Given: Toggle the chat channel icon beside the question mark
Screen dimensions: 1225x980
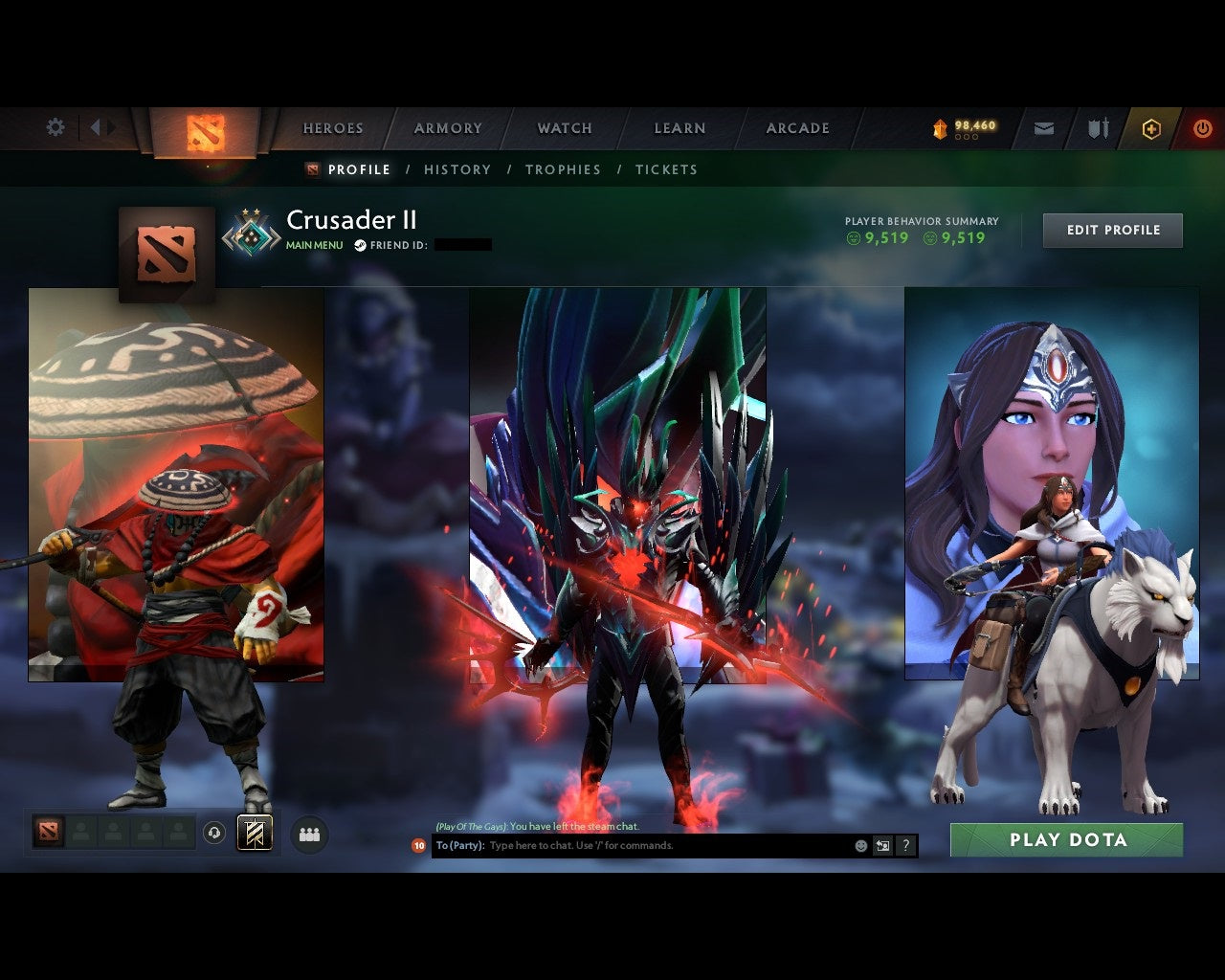Looking at the screenshot, I should [882, 846].
